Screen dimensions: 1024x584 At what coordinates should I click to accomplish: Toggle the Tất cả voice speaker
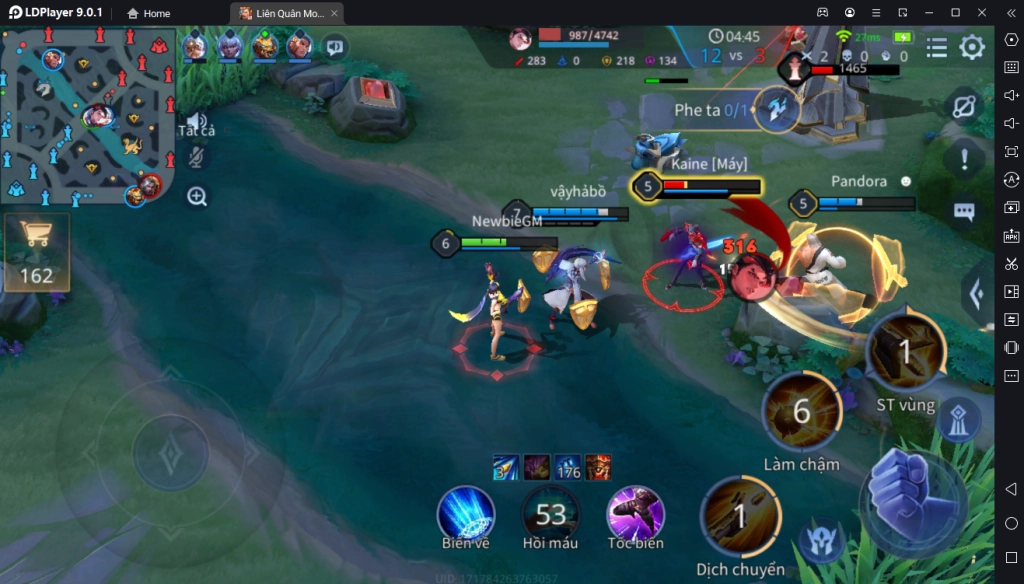(x=196, y=122)
